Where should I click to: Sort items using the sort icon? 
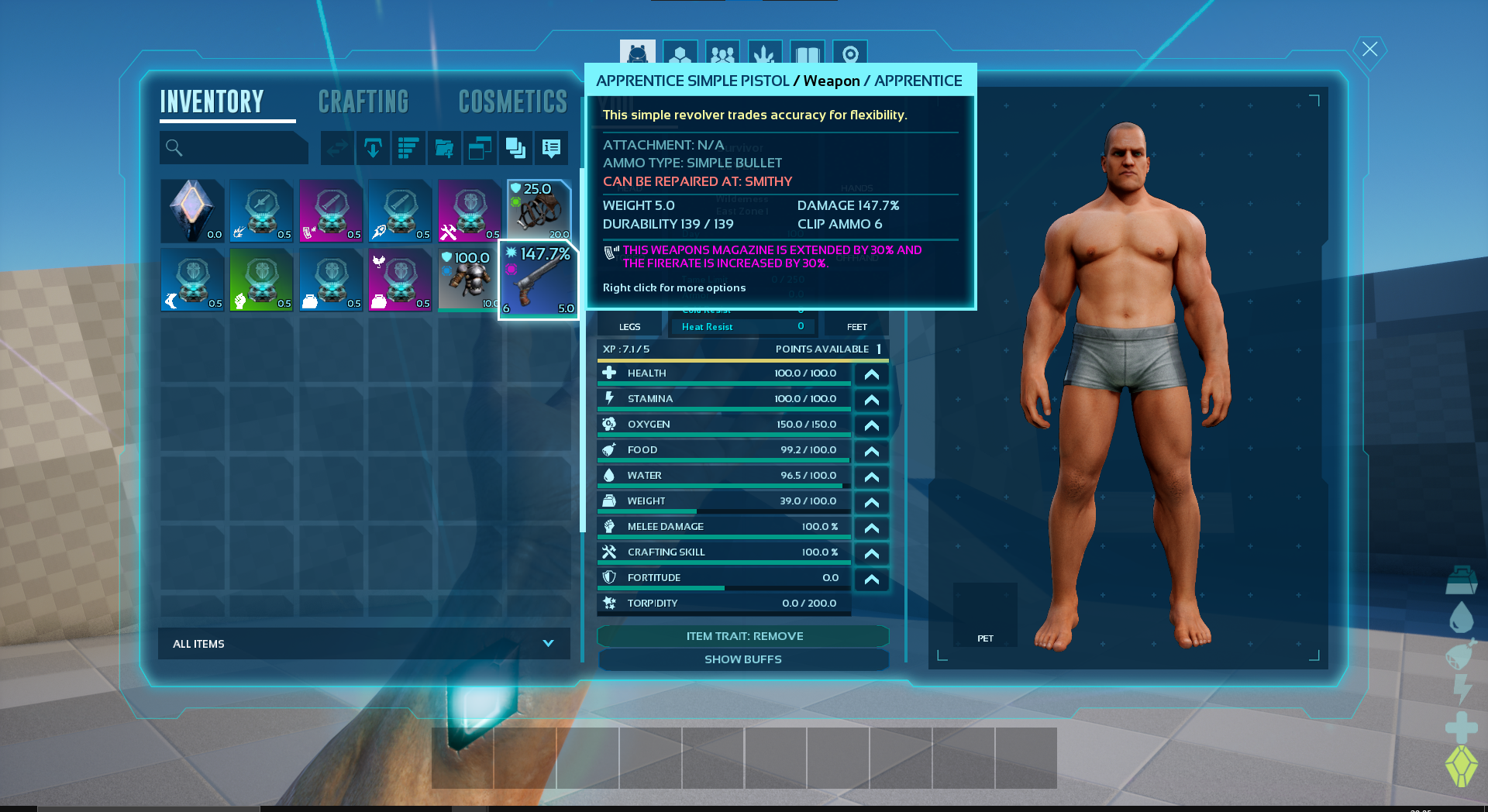click(x=408, y=147)
